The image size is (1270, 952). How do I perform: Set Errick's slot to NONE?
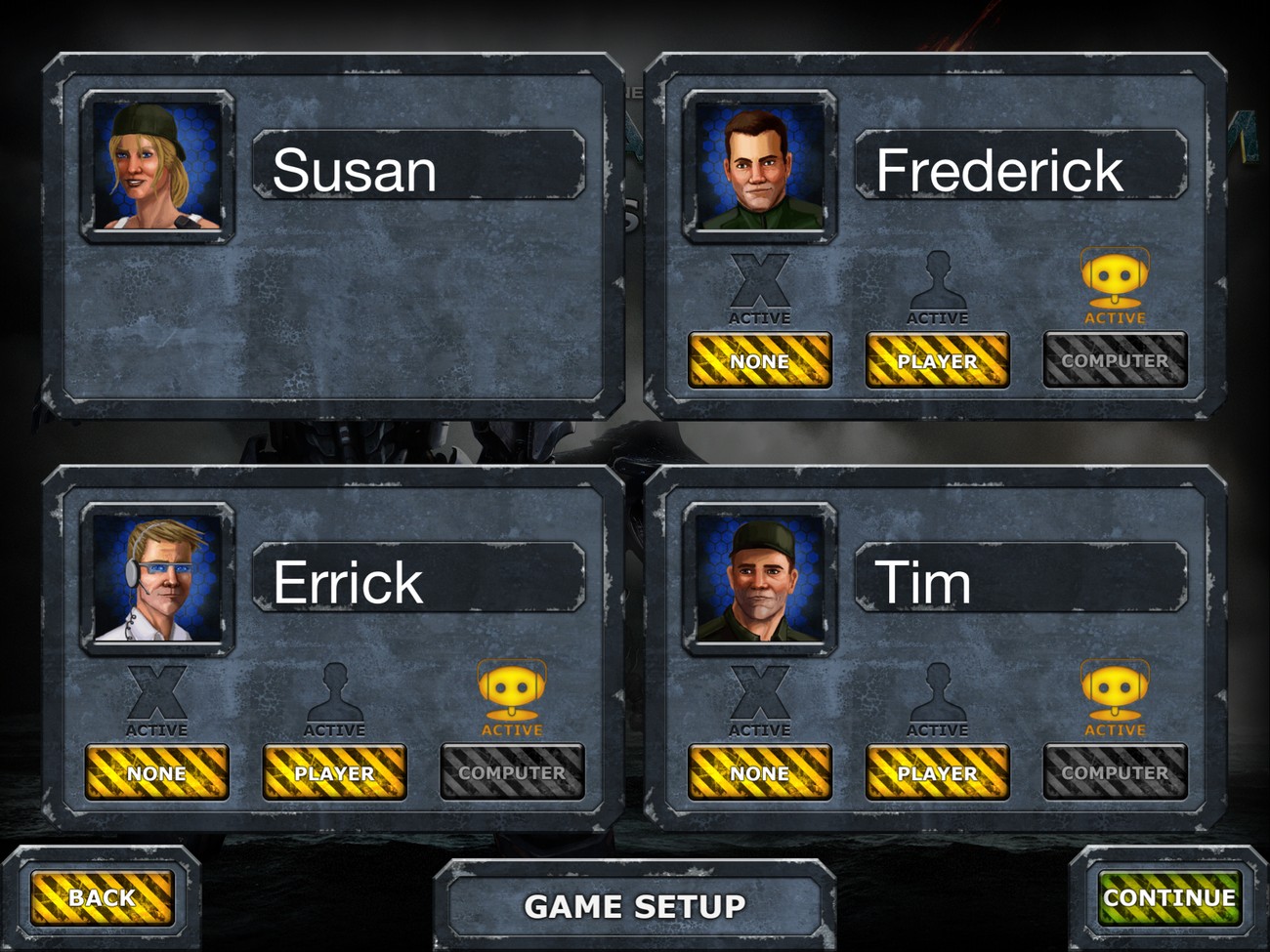point(156,772)
